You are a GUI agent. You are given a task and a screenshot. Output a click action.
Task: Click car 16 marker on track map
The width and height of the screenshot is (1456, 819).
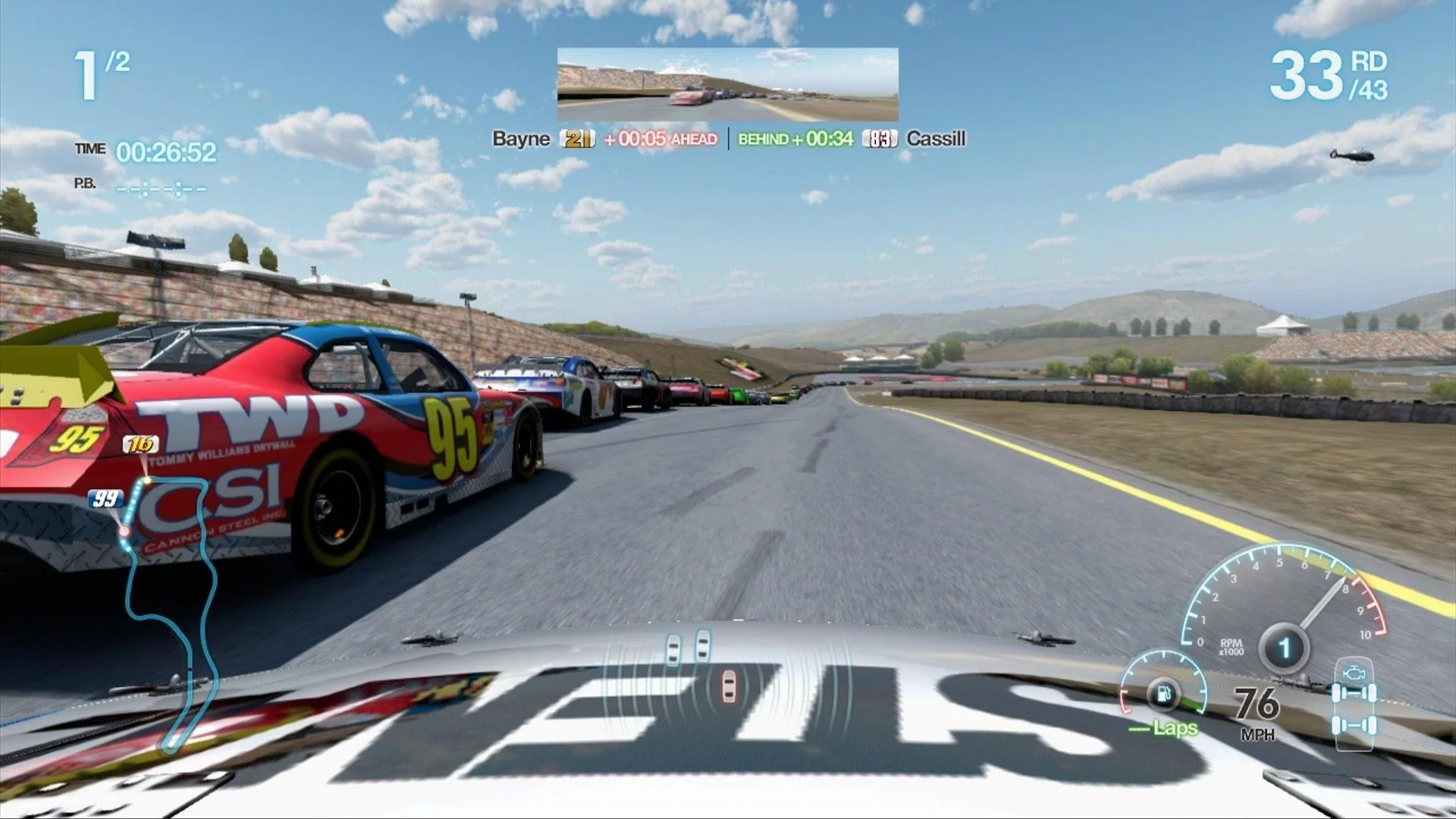point(140,444)
